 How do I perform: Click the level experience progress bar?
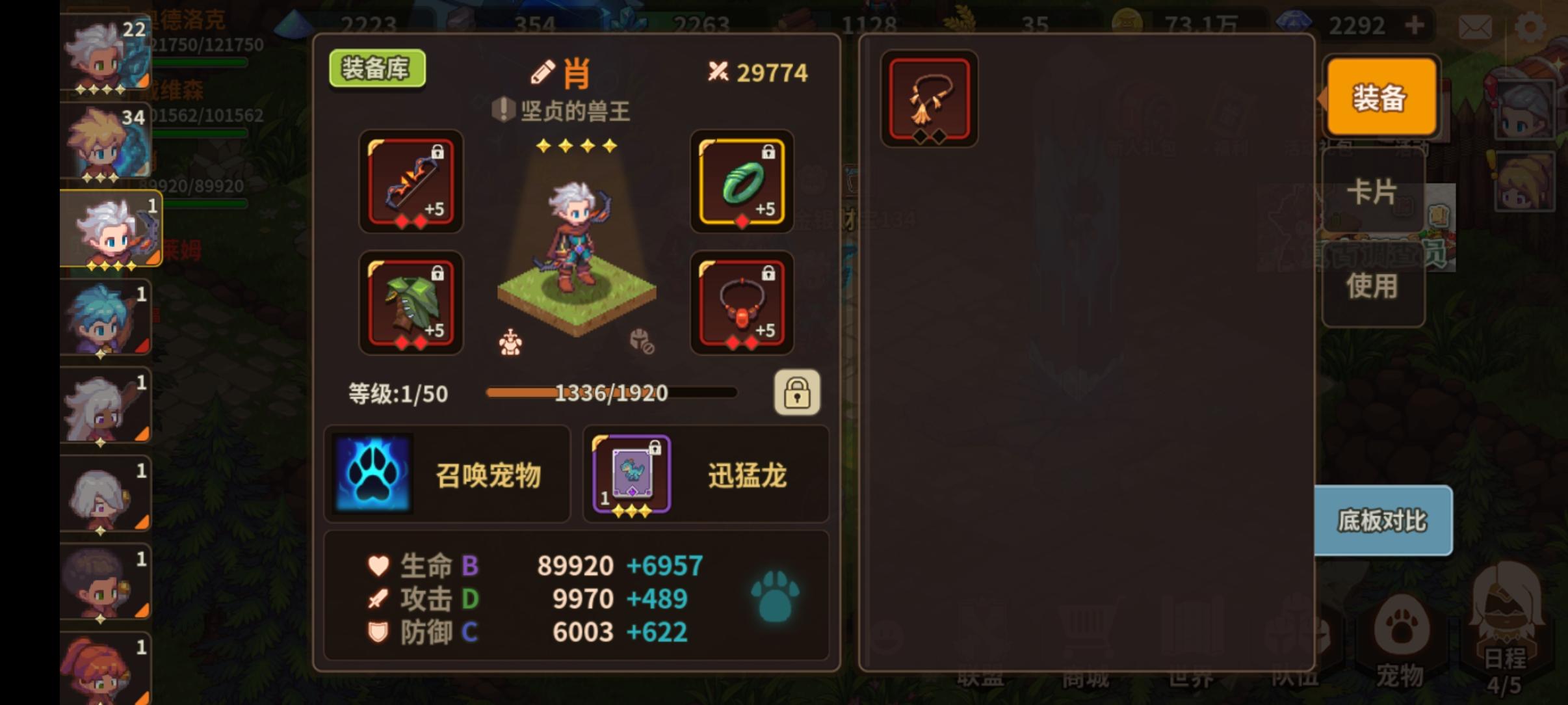pyautogui.click(x=611, y=393)
